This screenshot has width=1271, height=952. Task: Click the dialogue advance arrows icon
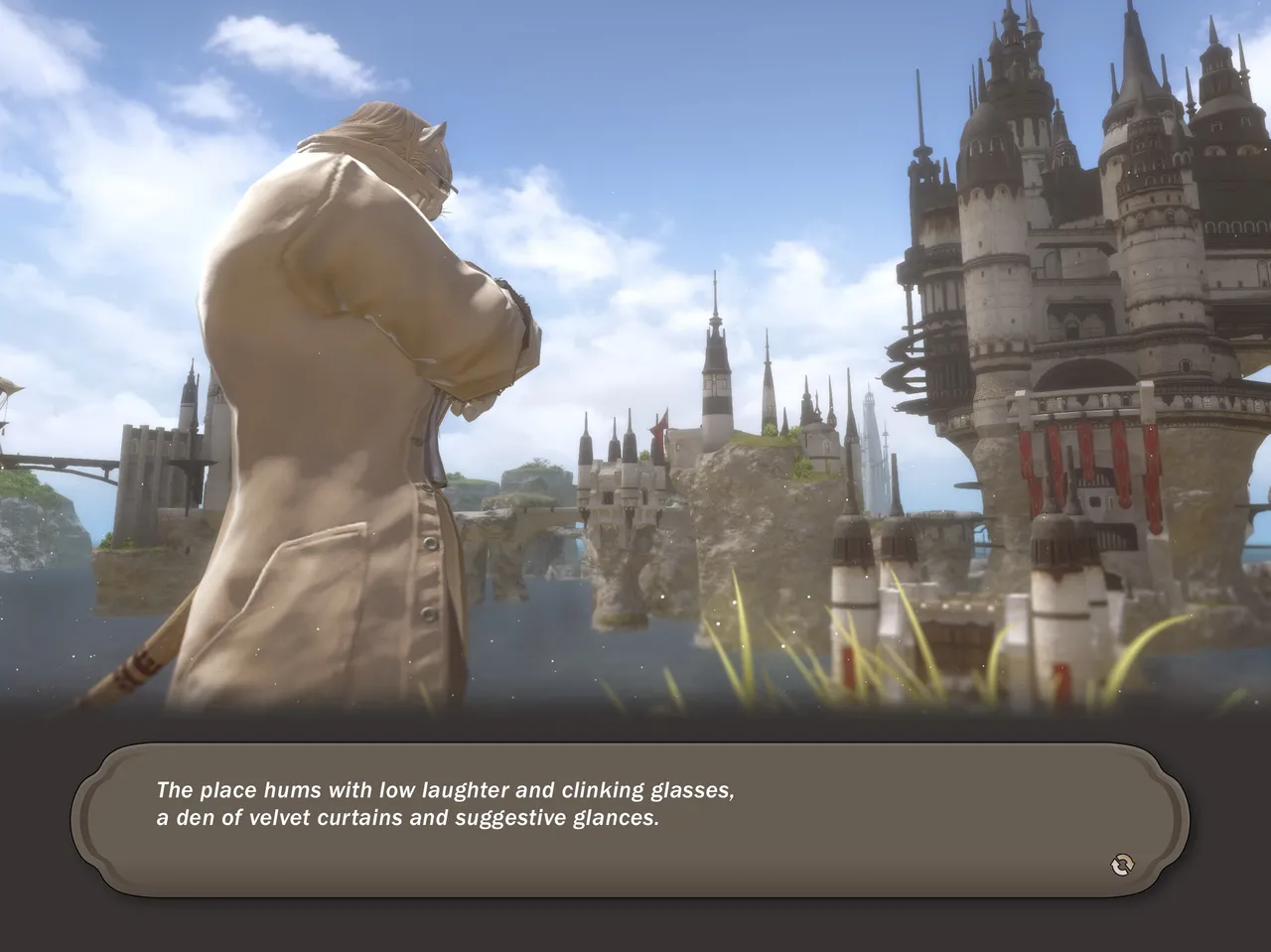click(1121, 865)
